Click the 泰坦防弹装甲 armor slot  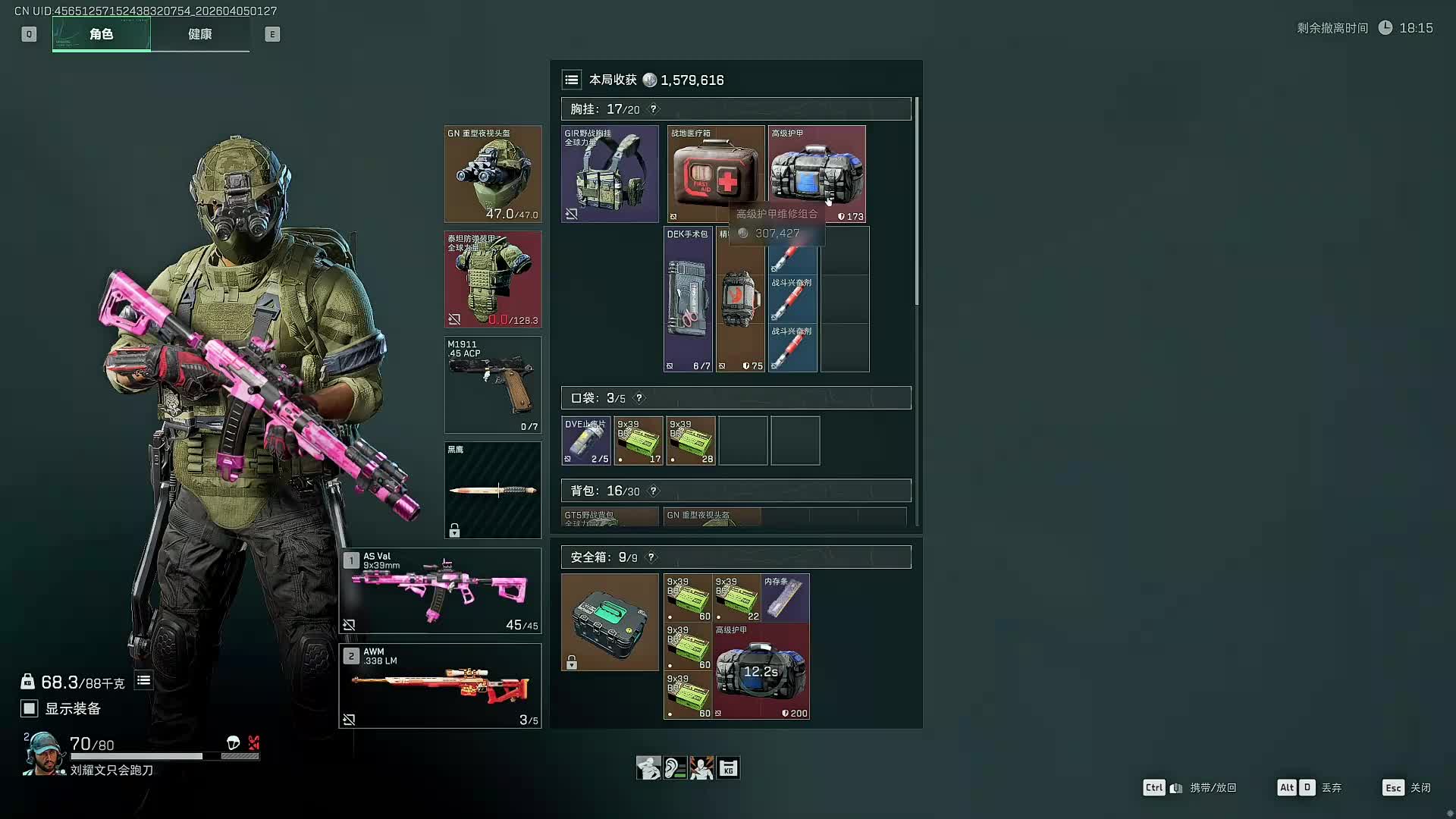tap(493, 279)
